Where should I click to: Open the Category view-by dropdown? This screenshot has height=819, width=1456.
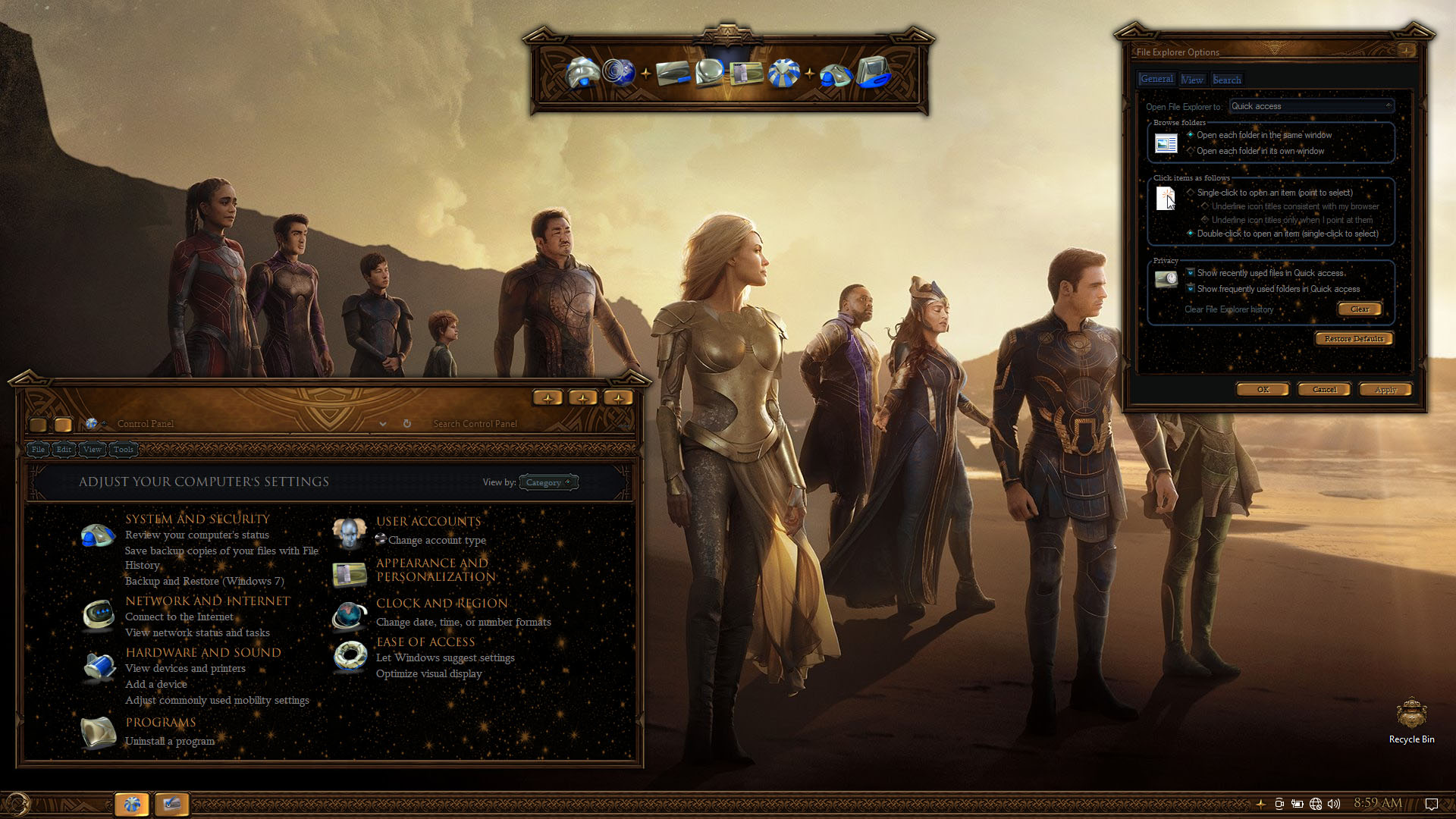548,482
